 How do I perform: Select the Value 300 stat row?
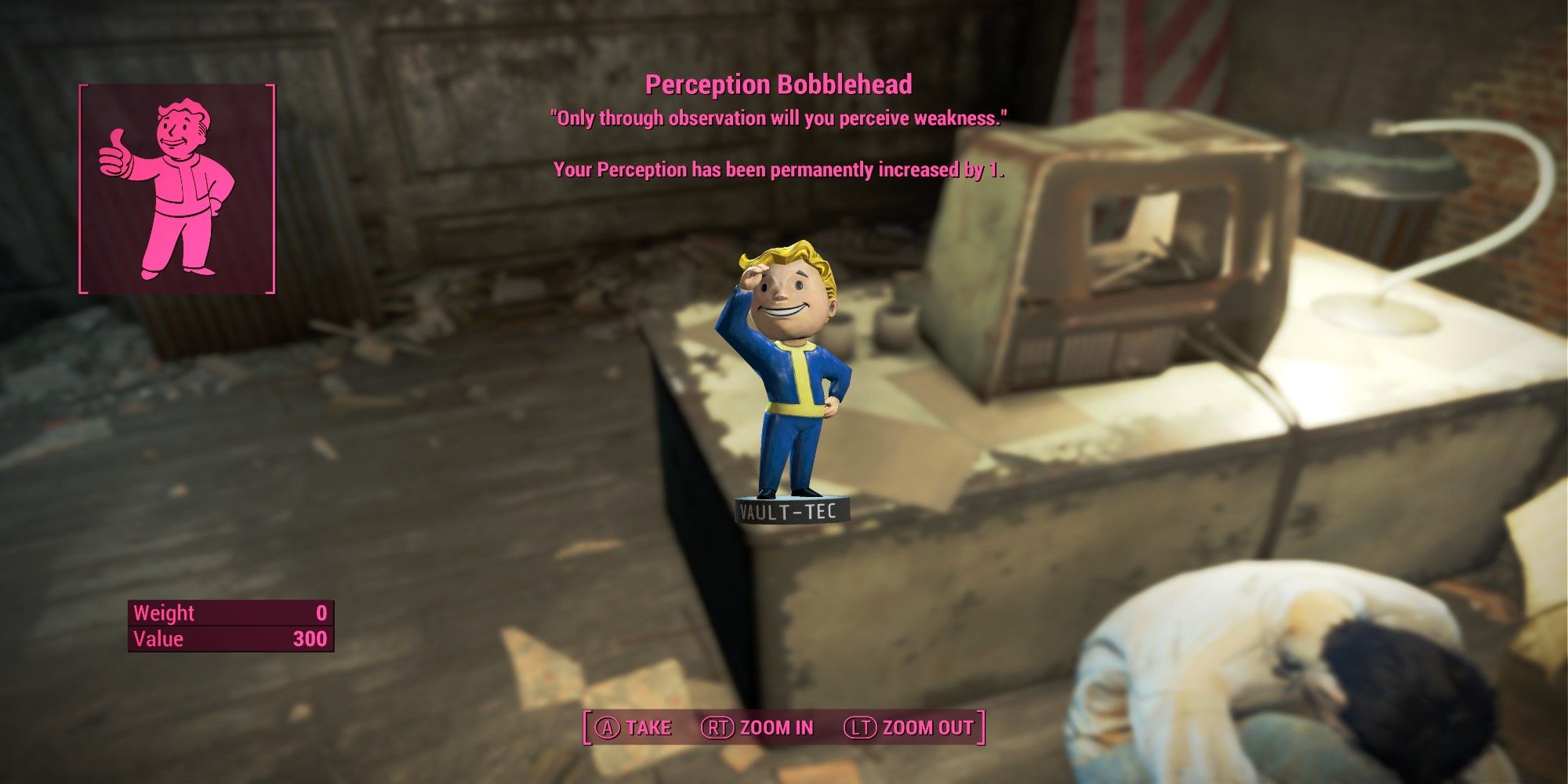point(227,639)
